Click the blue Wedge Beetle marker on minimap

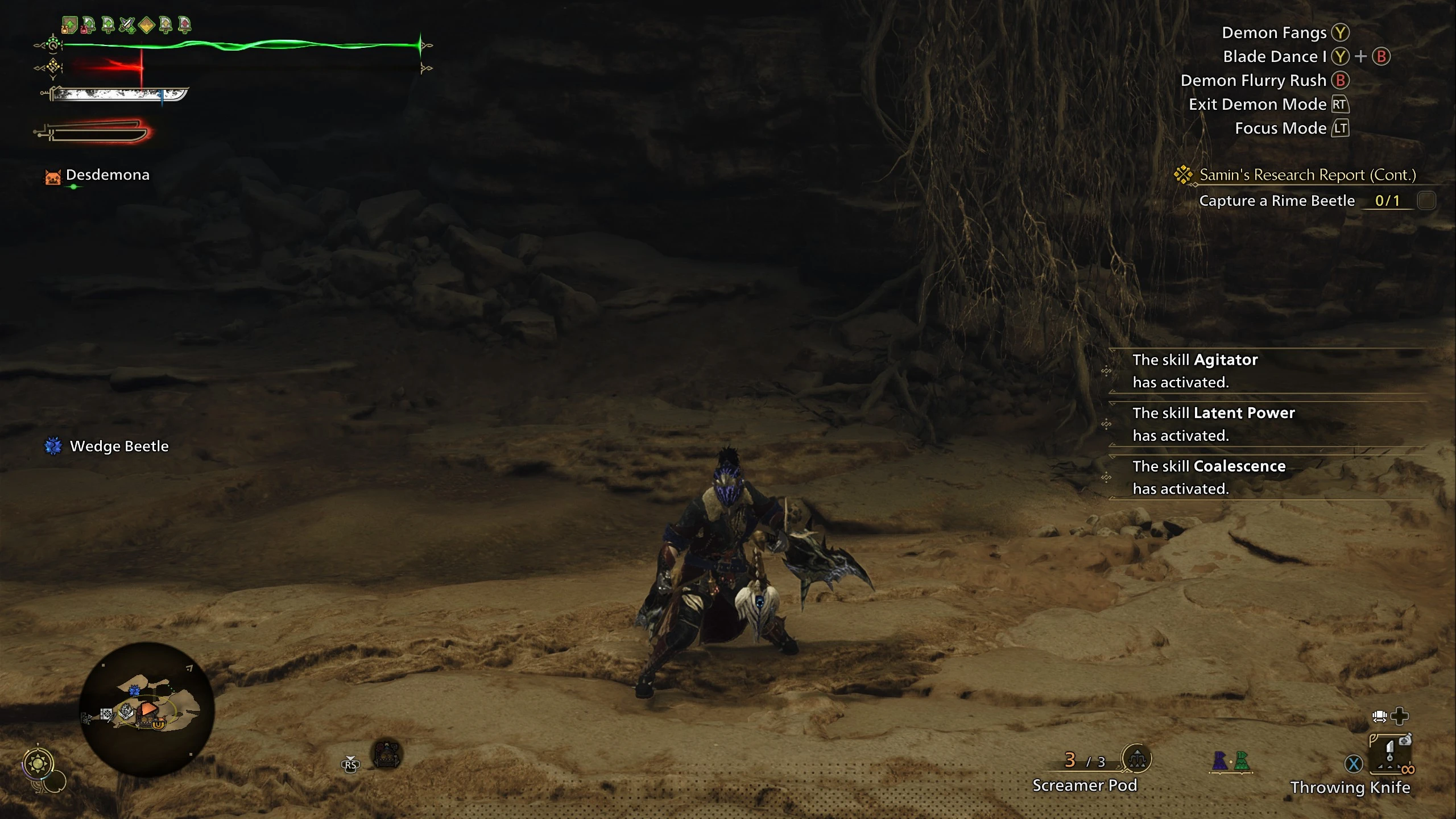134,691
